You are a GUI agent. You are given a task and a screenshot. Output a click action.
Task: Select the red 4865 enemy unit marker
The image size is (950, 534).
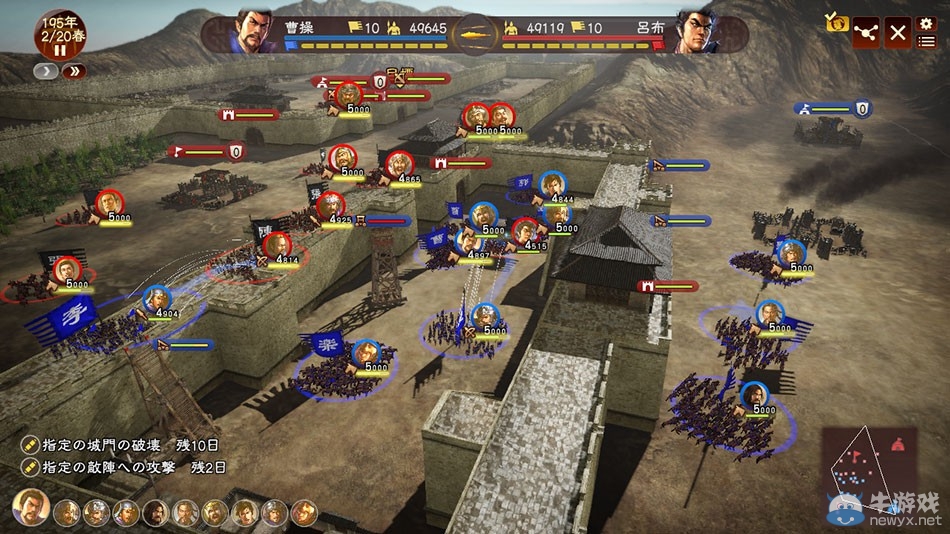[x=399, y=164]
